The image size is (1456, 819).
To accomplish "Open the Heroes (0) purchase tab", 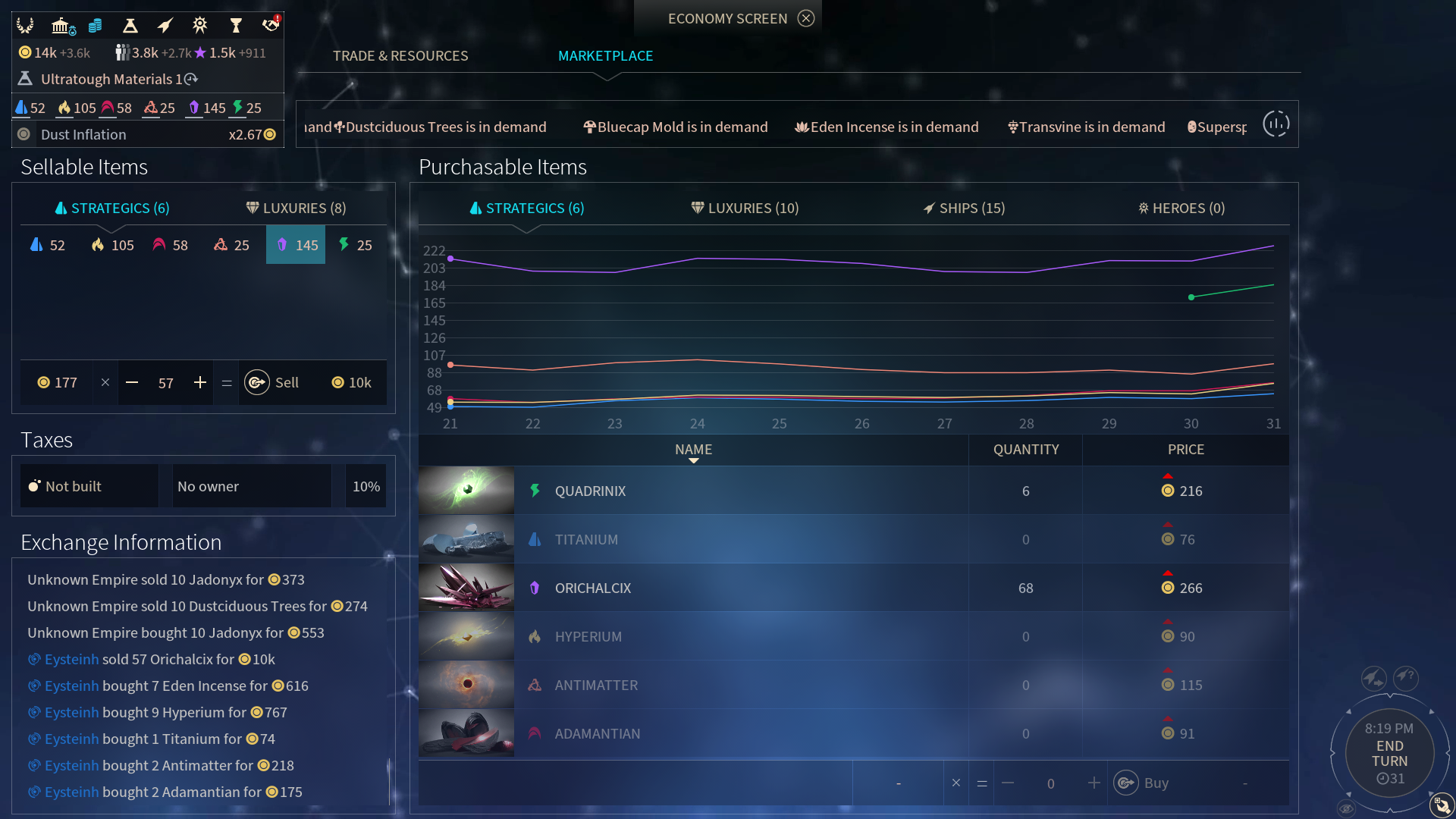I will click(1181, 208).
